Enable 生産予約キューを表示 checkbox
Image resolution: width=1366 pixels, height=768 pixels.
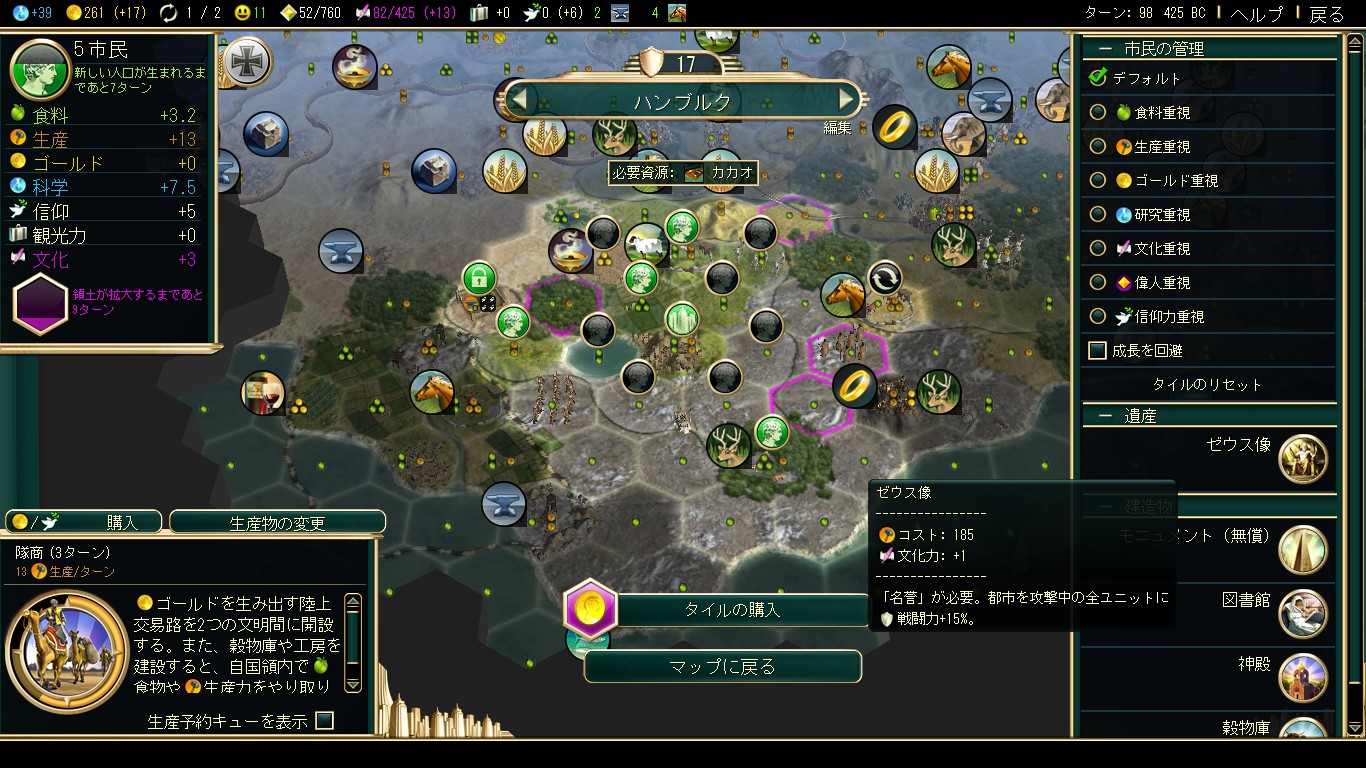tap(324, 720)
